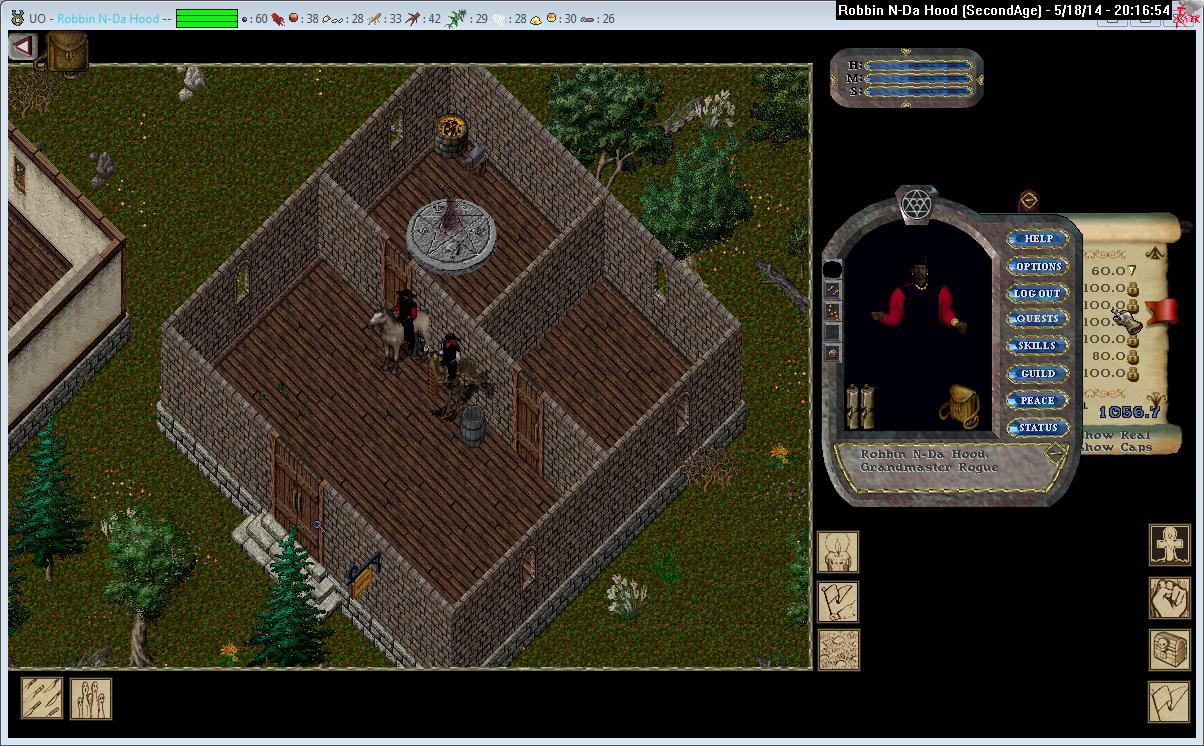Click the red flag on skills scroll
Screen dimensions: 1204x746
pyautogui.click(x=1162, y=312)
